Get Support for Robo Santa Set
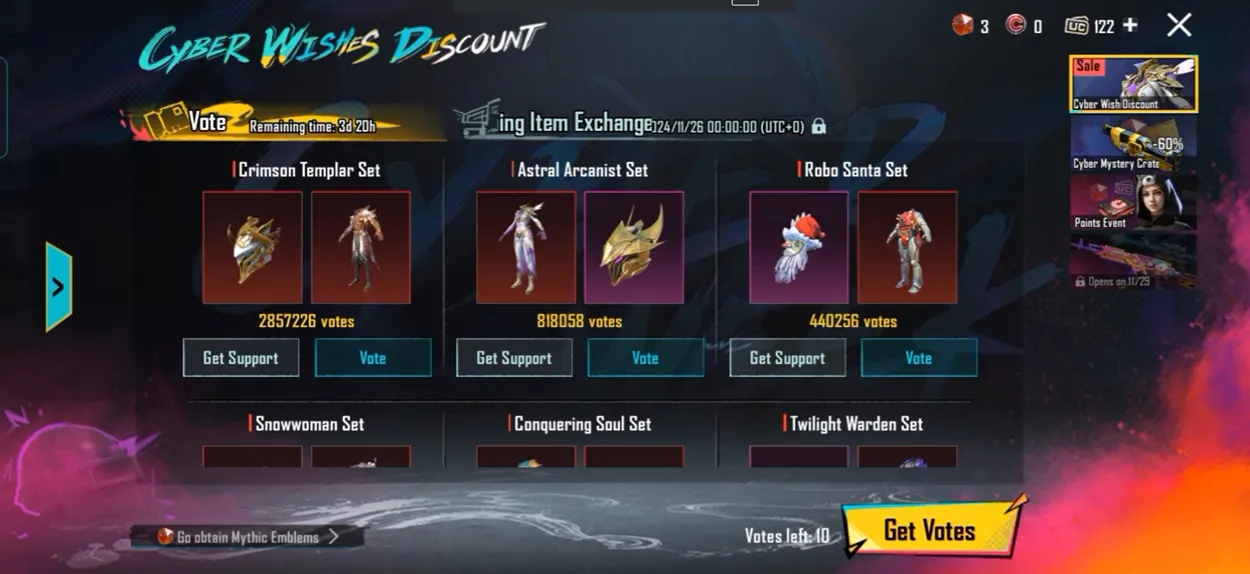This screenshot has height=574, width=1250. (787, 358)
